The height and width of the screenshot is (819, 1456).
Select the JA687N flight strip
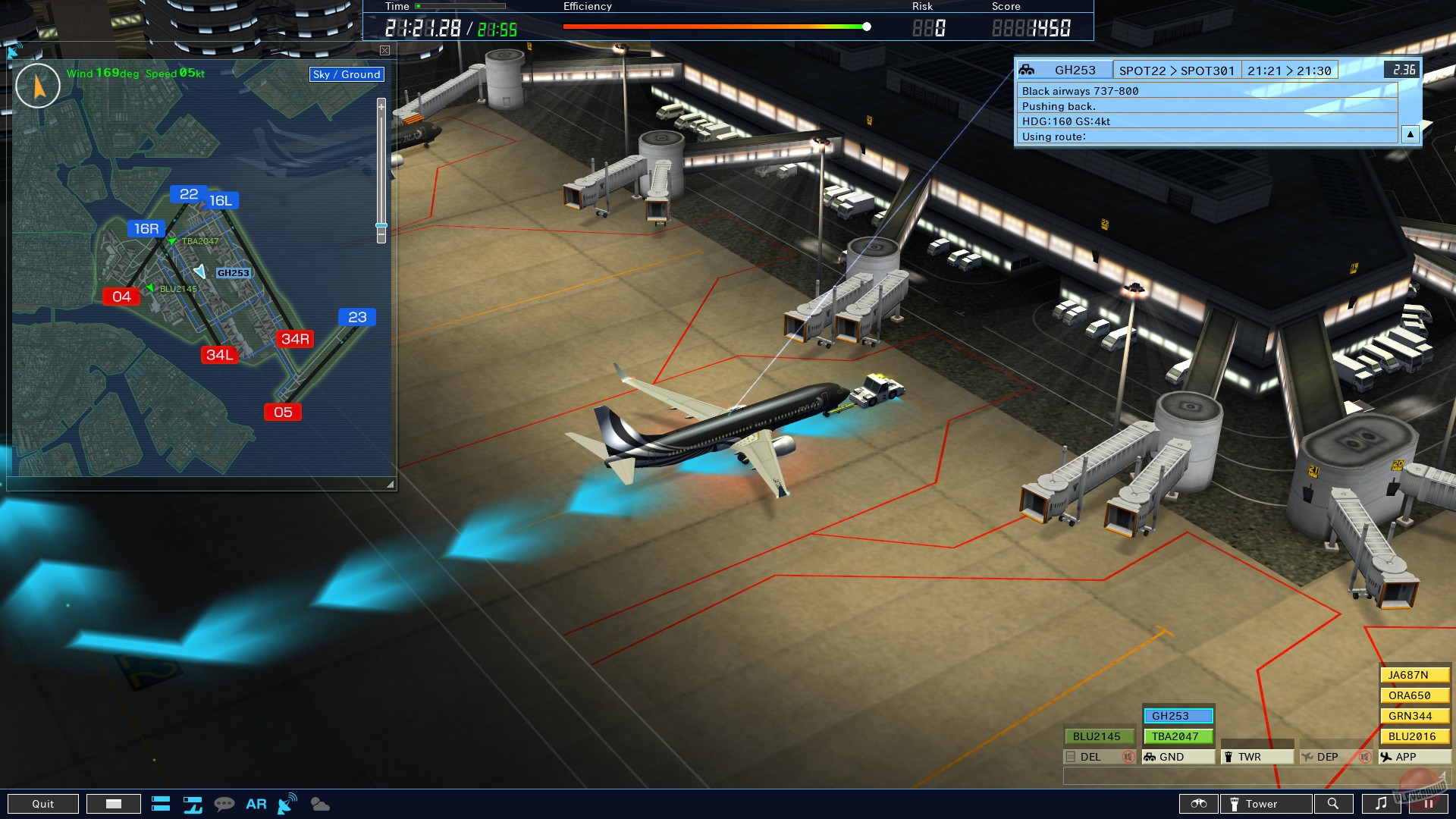coord(1414,673)
